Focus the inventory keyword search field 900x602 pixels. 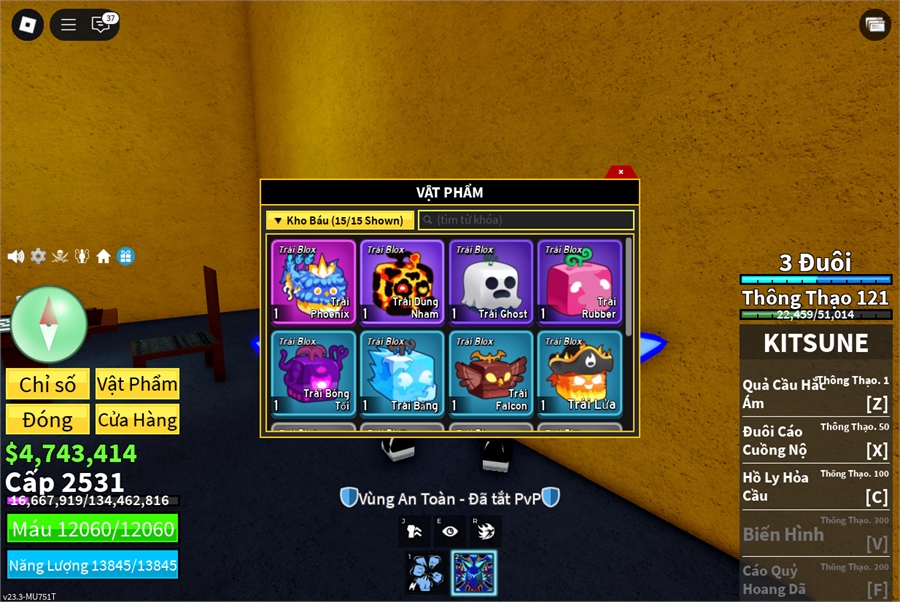point(526,220)
